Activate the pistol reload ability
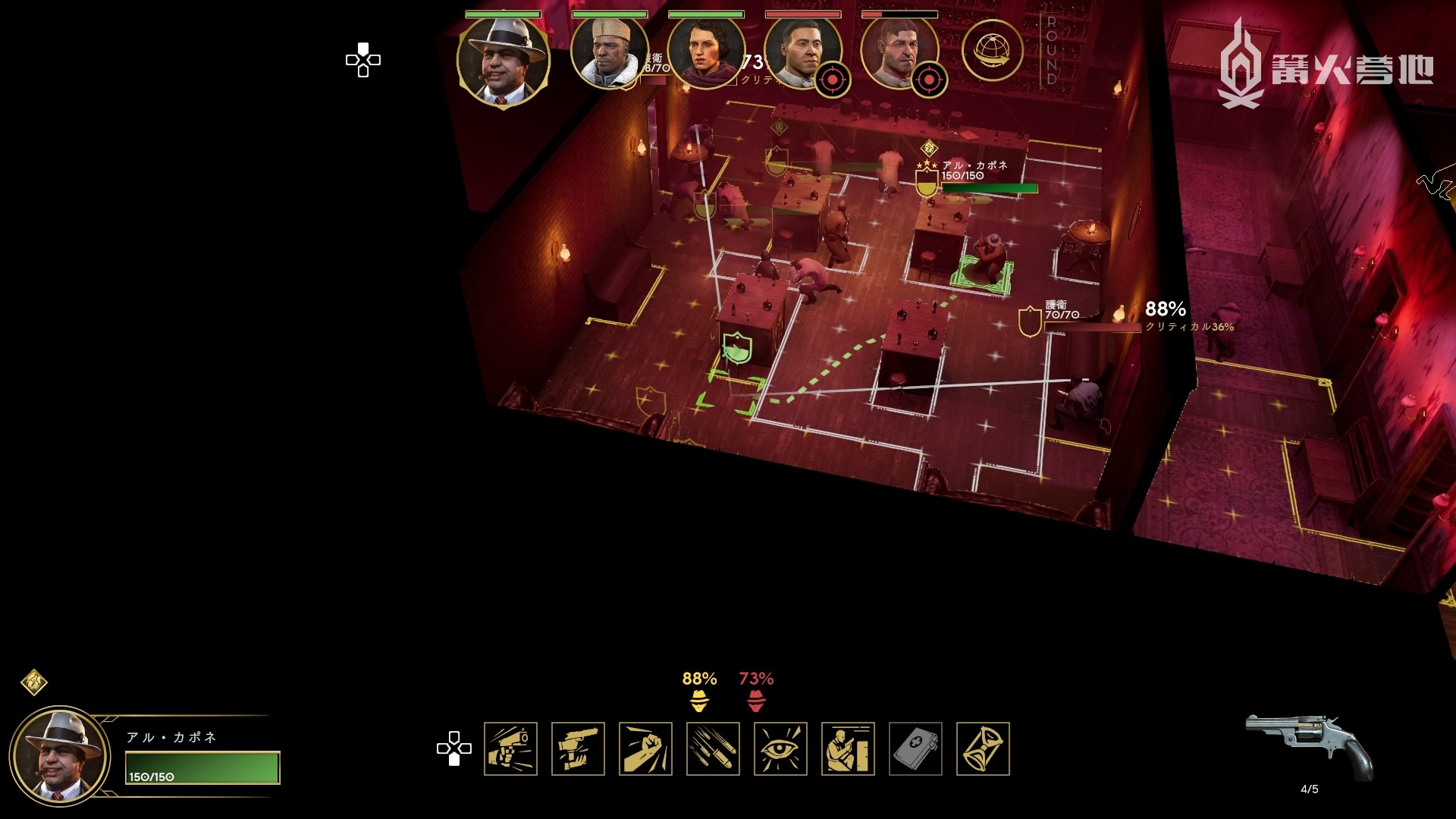This screenshot has height=819, width=1456. click(578, 748)
